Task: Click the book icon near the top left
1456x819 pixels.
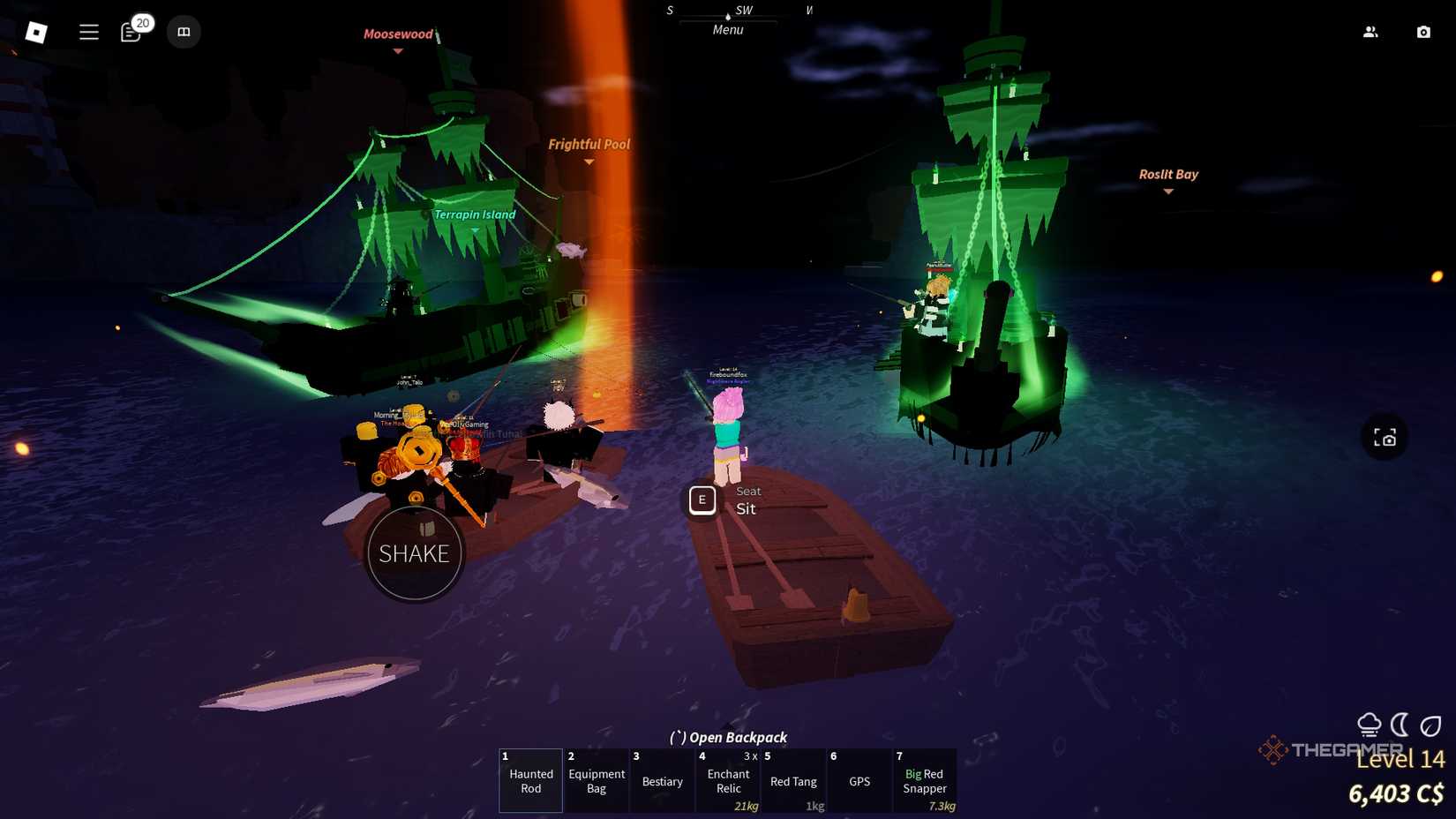Action: coord(184,32)
